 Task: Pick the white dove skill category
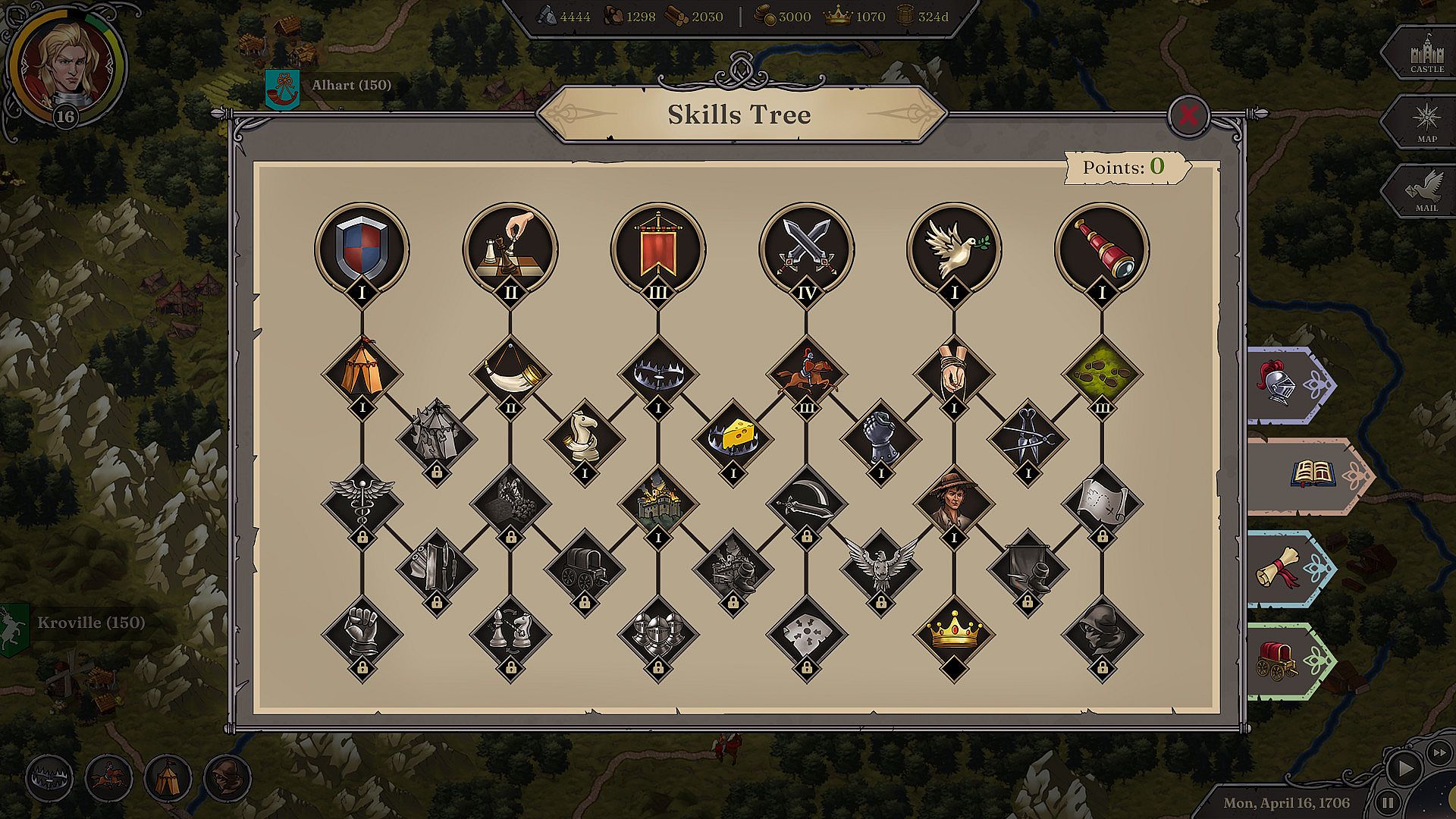pyautogui.click(x=954, y=247)
